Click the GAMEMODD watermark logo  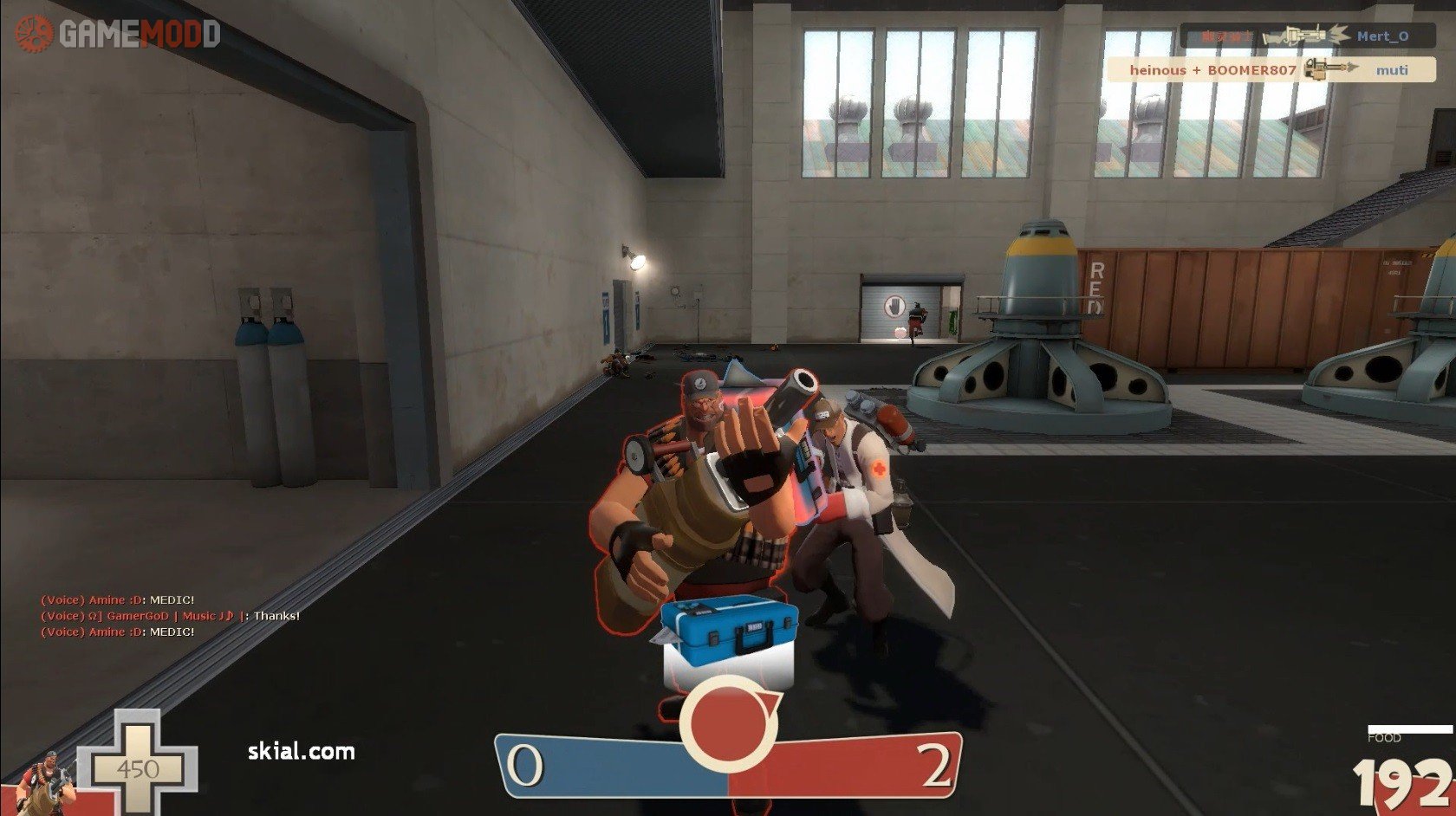(x=118, y=34)
